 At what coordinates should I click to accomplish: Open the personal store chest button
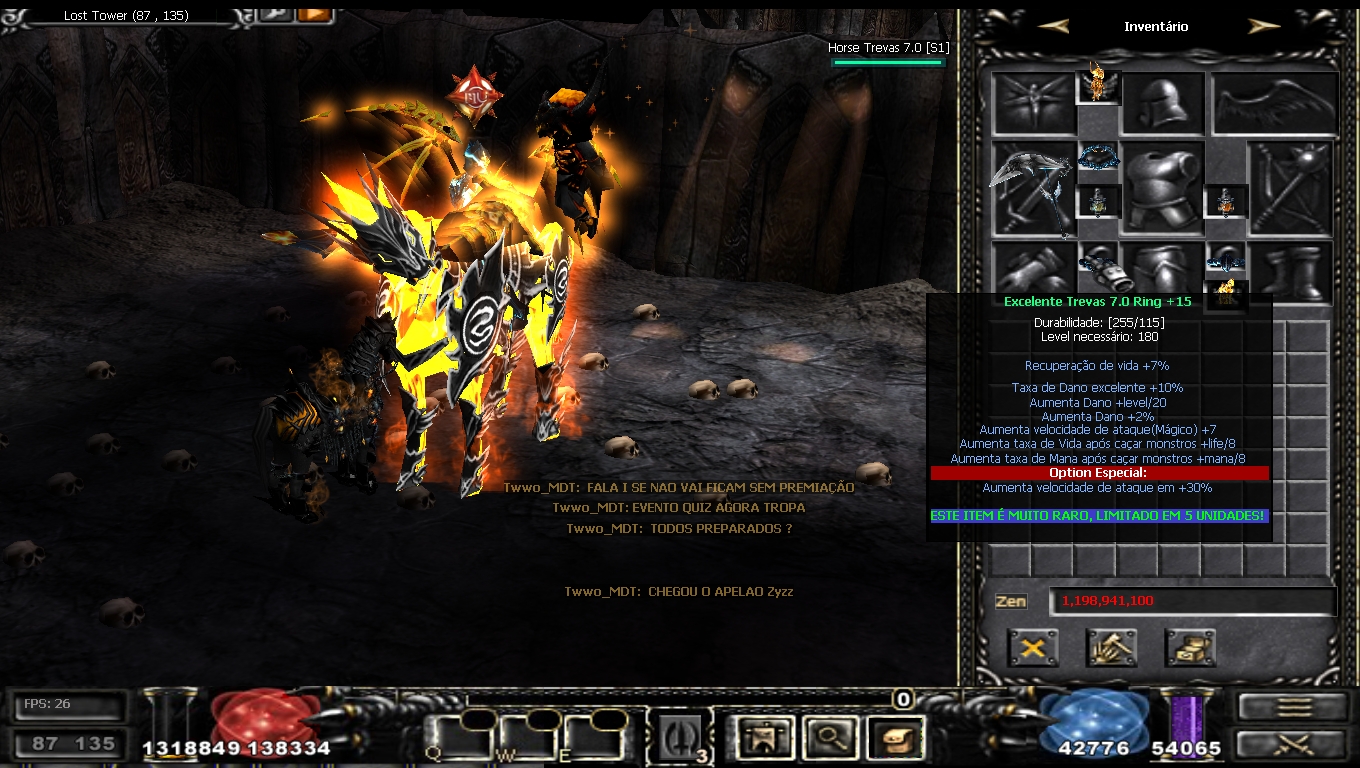pos(1190,648)
